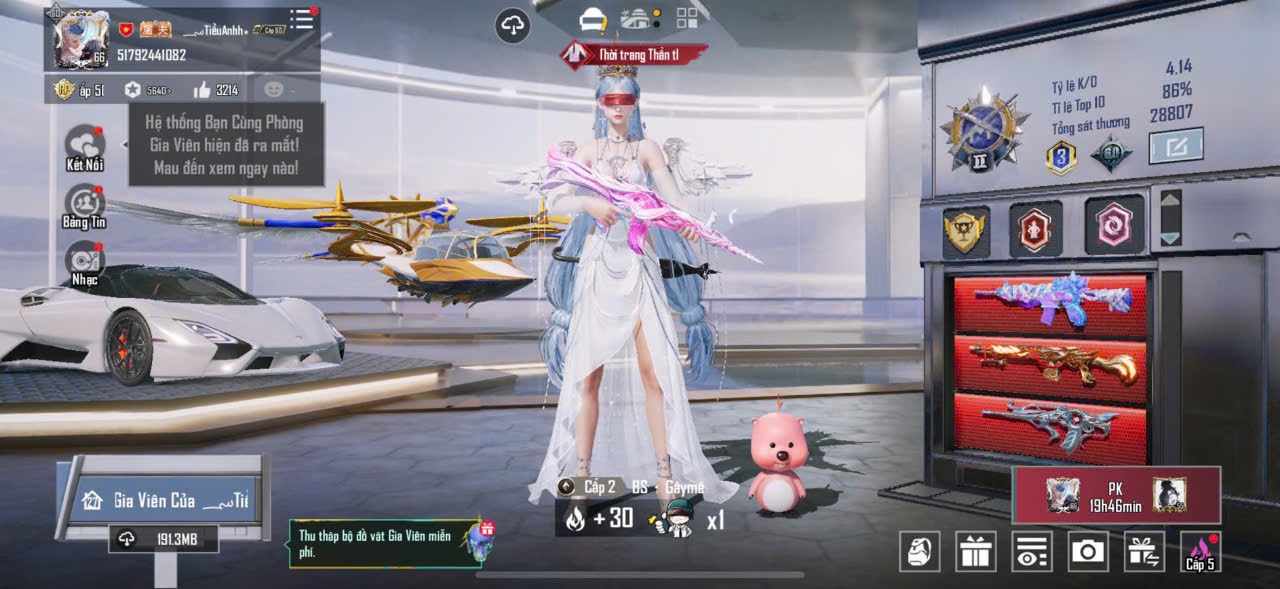Open the PK challenge panel
This screenshot has height=589, width=1280.
coord(1116,494)
